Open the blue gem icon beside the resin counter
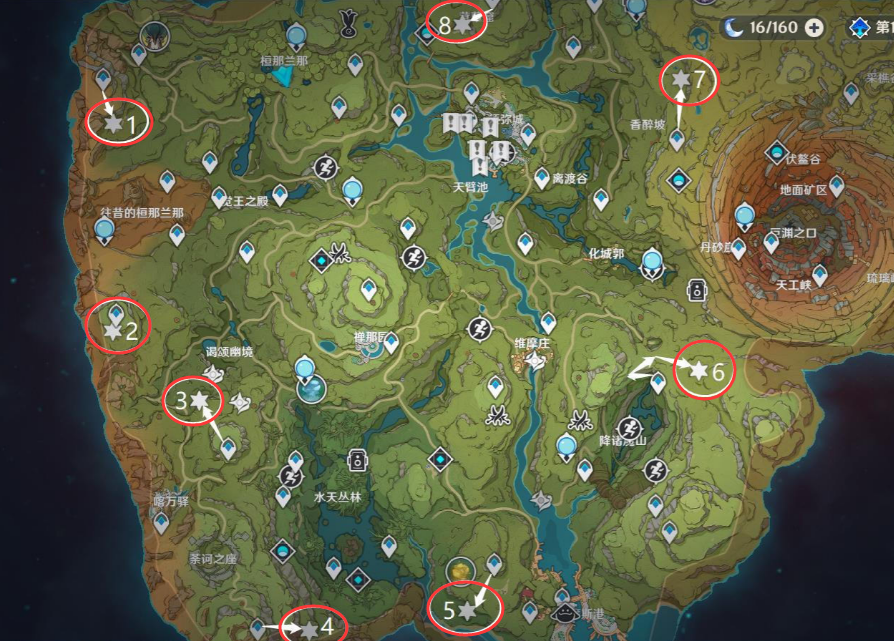The width and height of the screenshot is (894, 641). pyautogui.click(x=858, y=27)
